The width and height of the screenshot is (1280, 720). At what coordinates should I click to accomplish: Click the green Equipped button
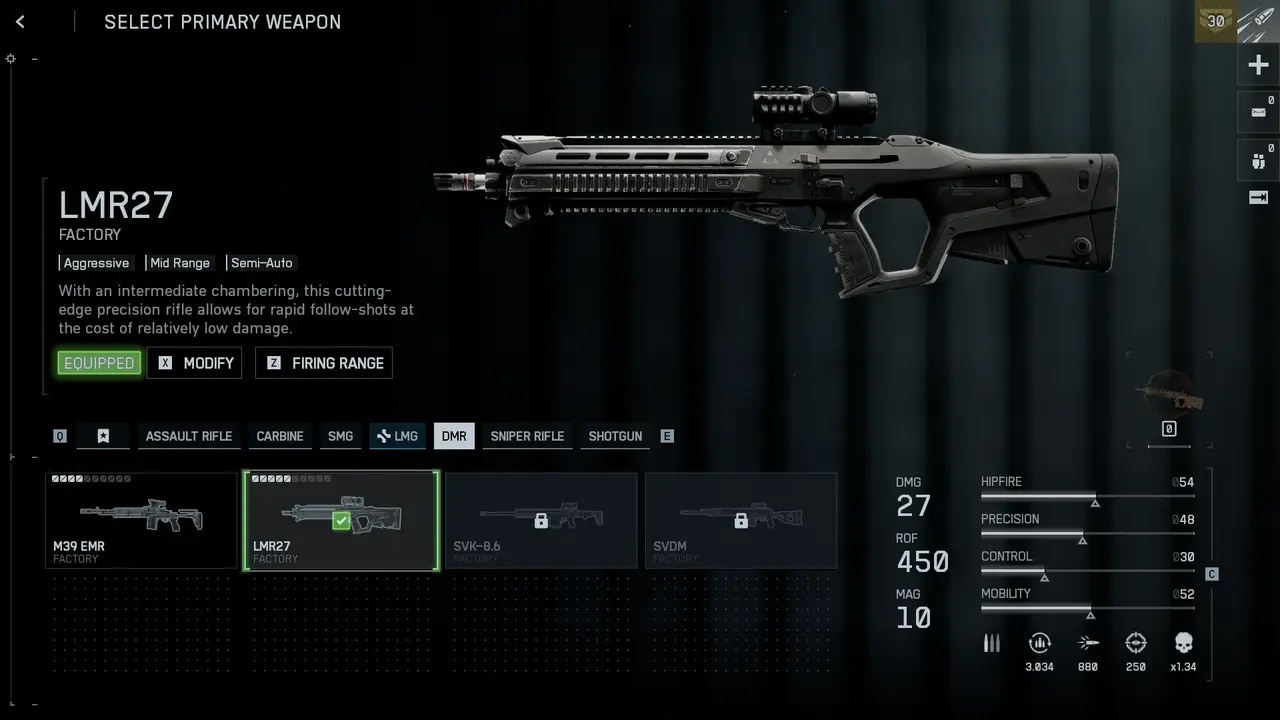[x=99, y=363]
